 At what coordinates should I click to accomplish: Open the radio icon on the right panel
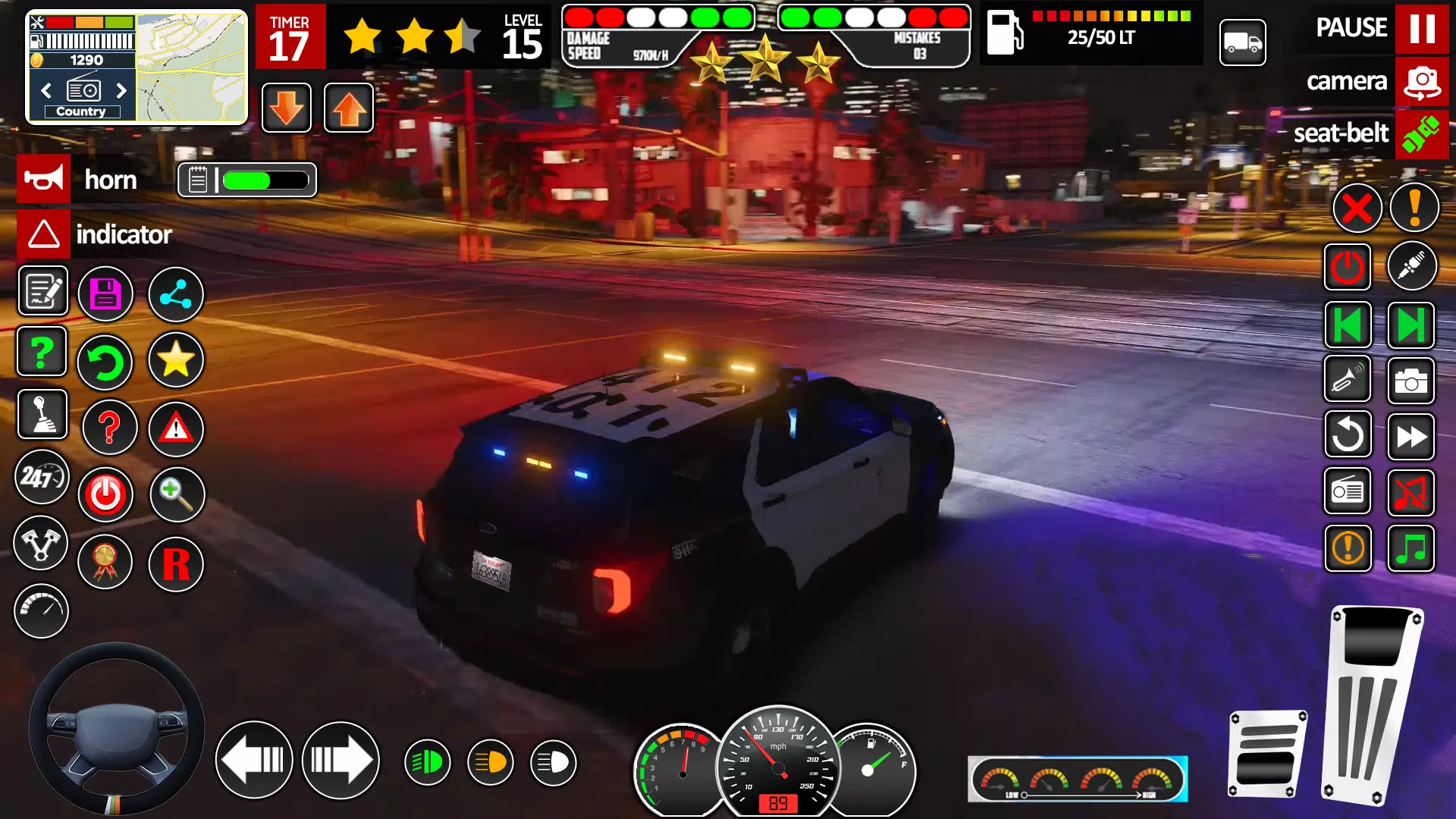[1348, 492]
